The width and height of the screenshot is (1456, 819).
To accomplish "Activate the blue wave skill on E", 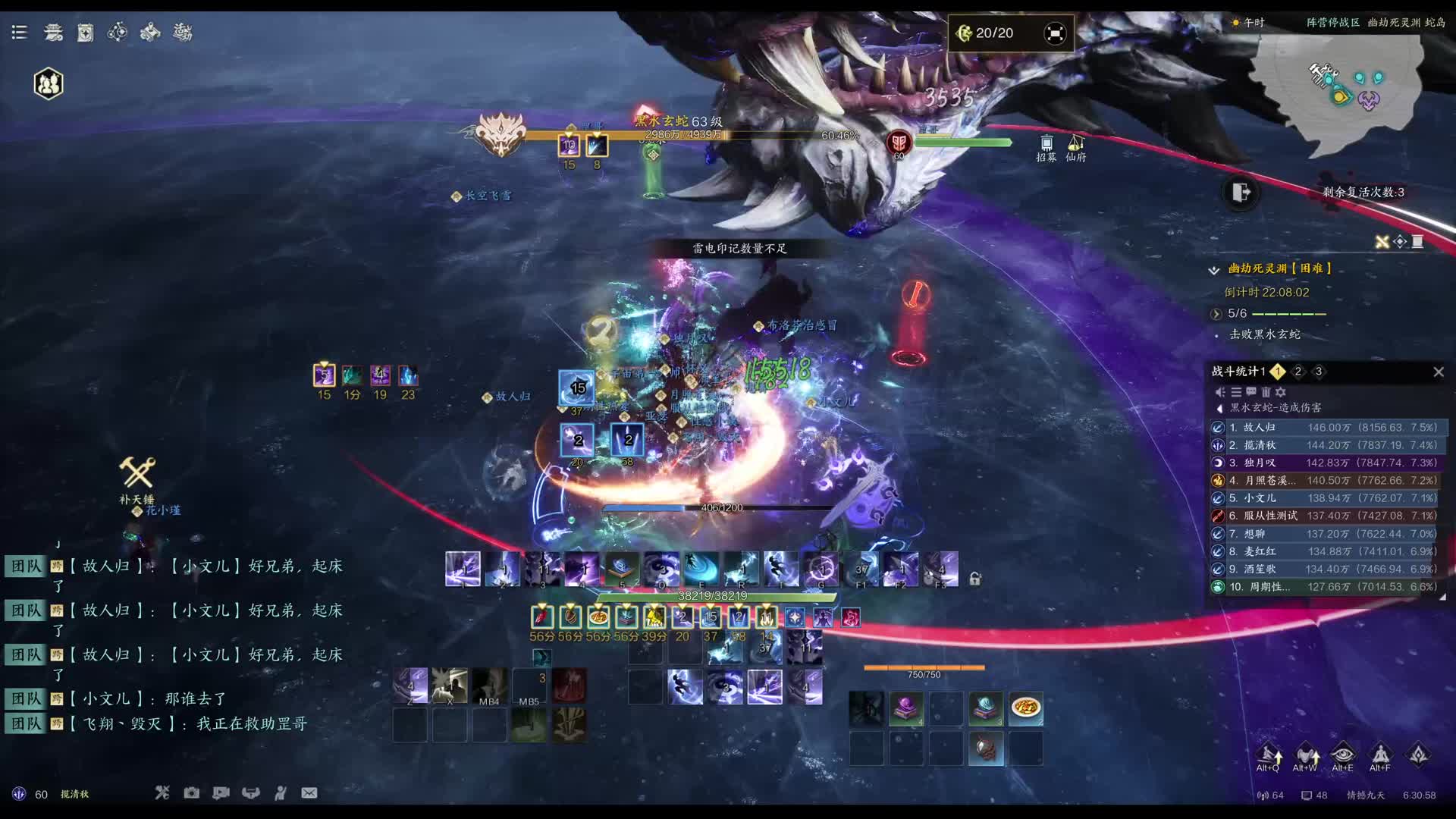I will tap(701, 570).
